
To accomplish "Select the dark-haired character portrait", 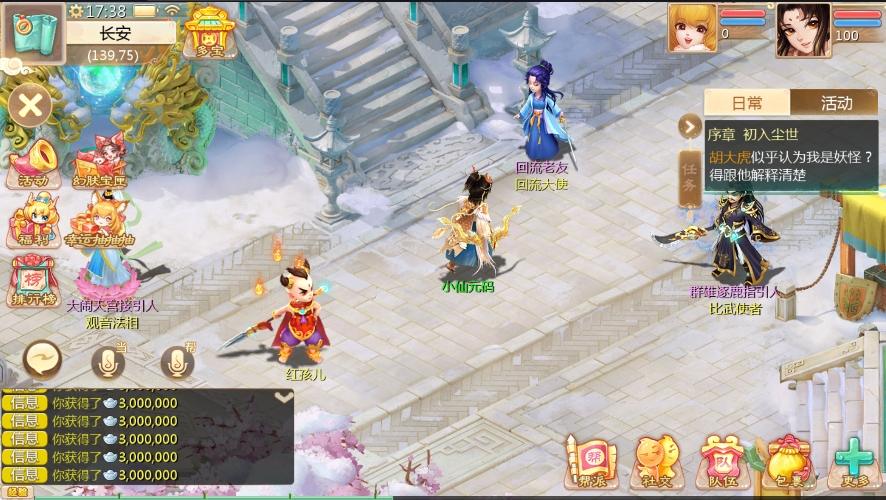I will (803, 29).
